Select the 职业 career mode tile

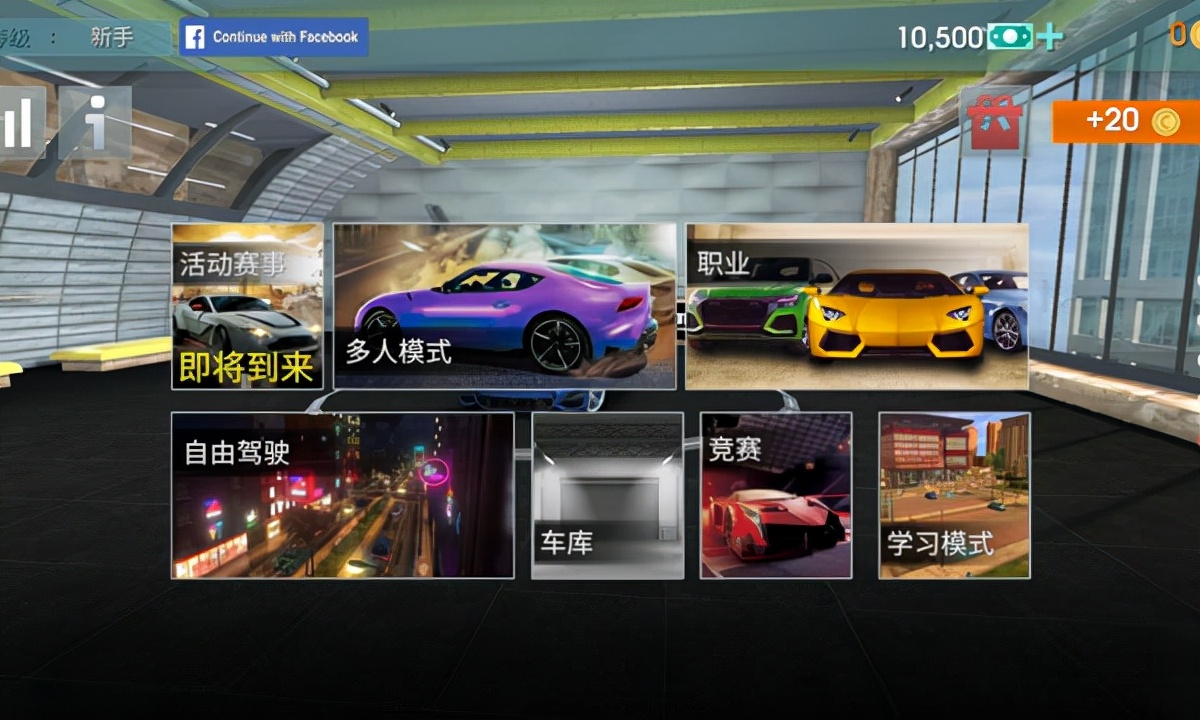(857, 306)
